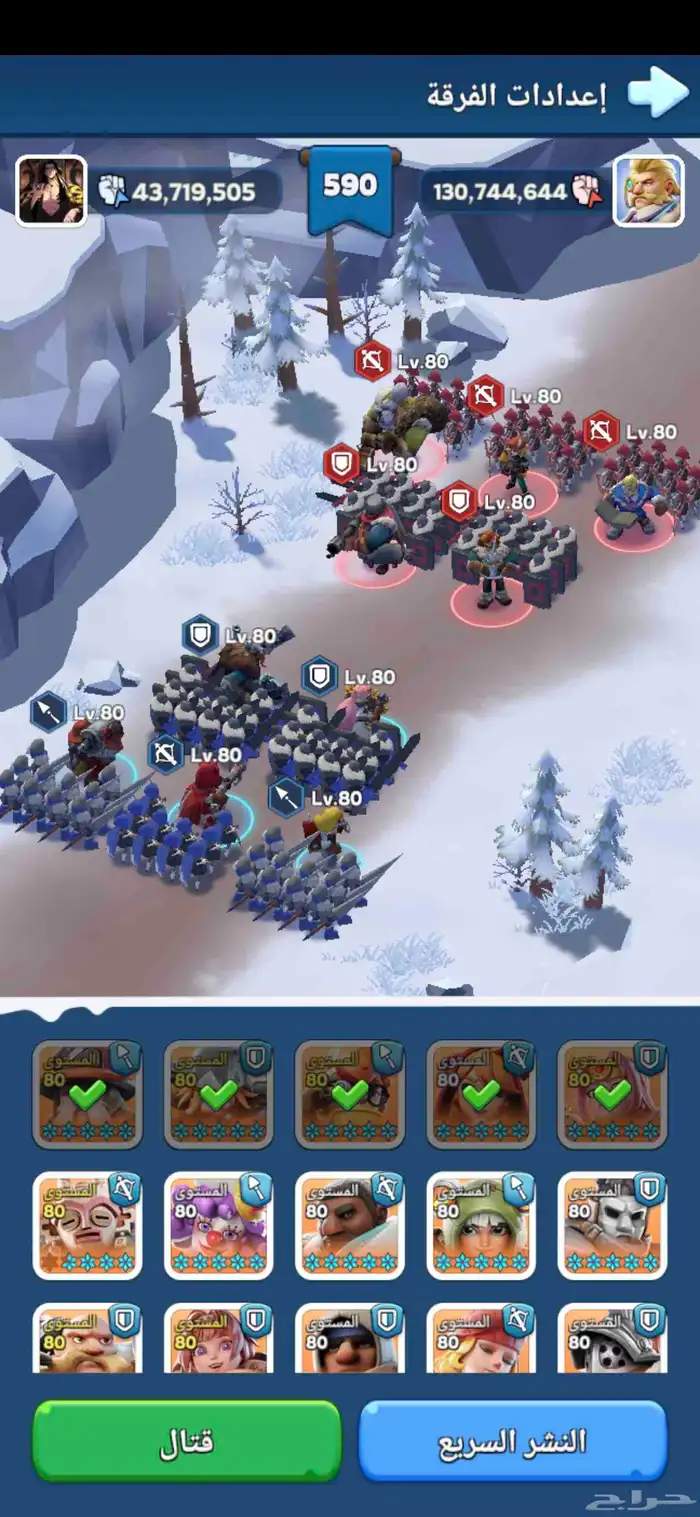Choose the hero with red hat and black beard
The image size is (700, 1517).
349,1337
